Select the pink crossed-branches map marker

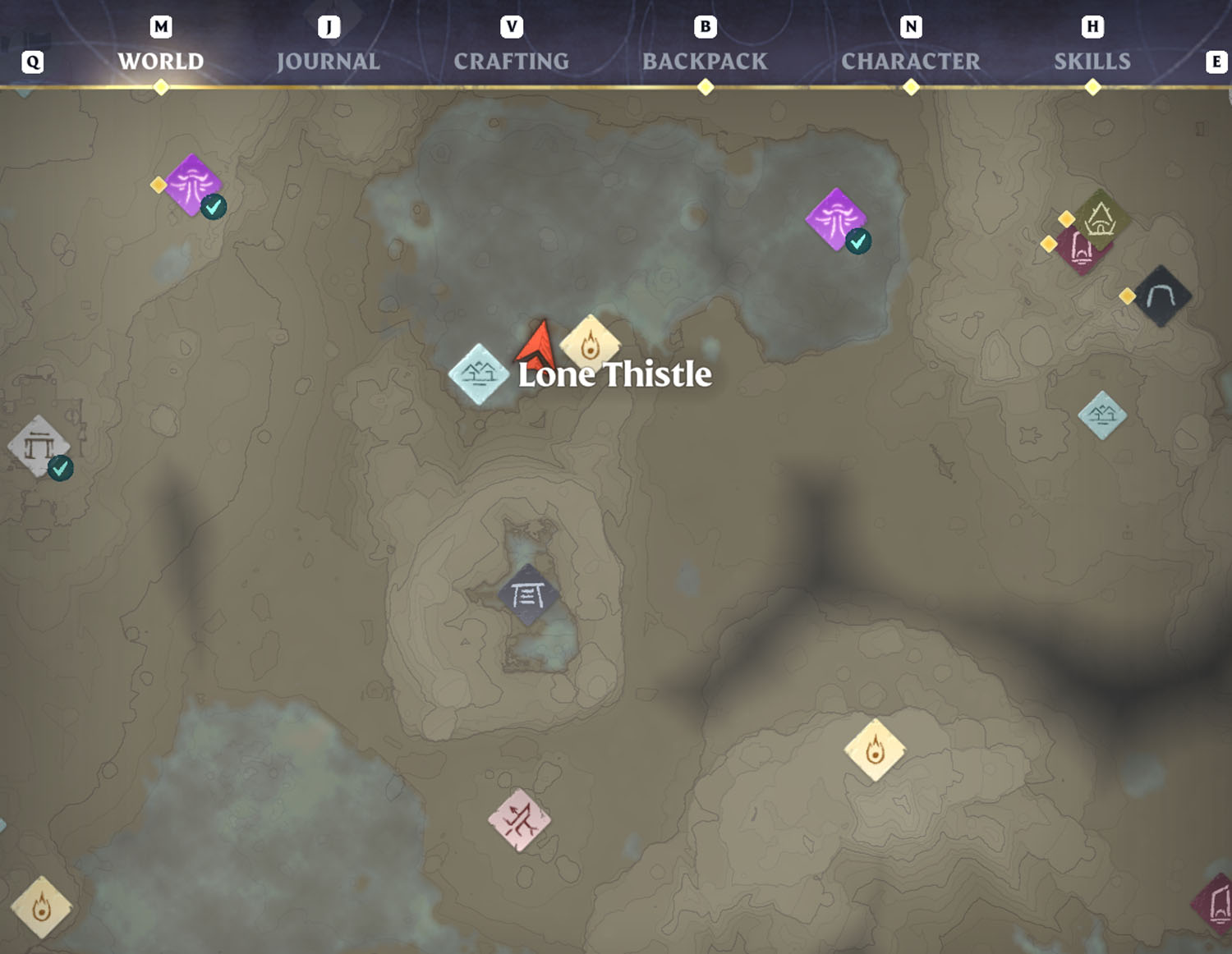tap(519, 819)
